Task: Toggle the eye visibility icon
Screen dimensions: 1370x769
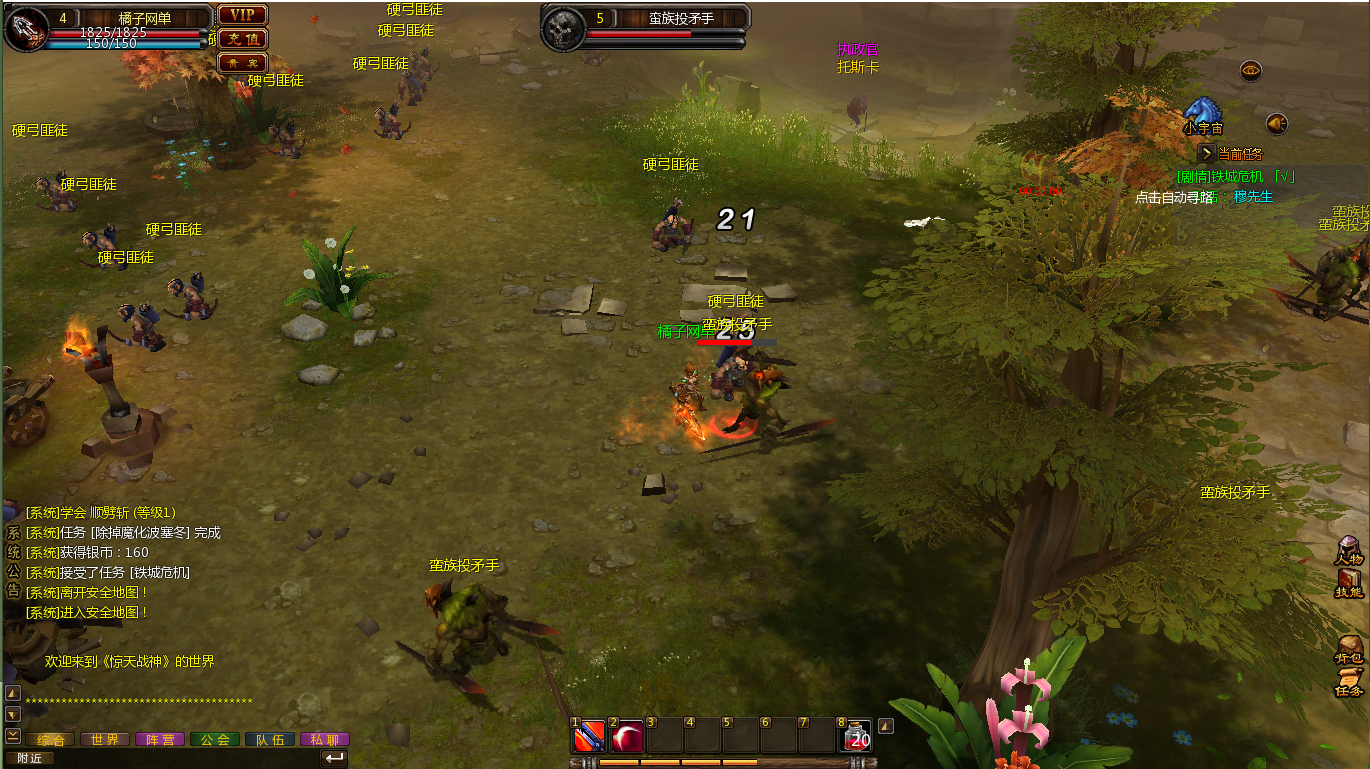Action: 1251,71
